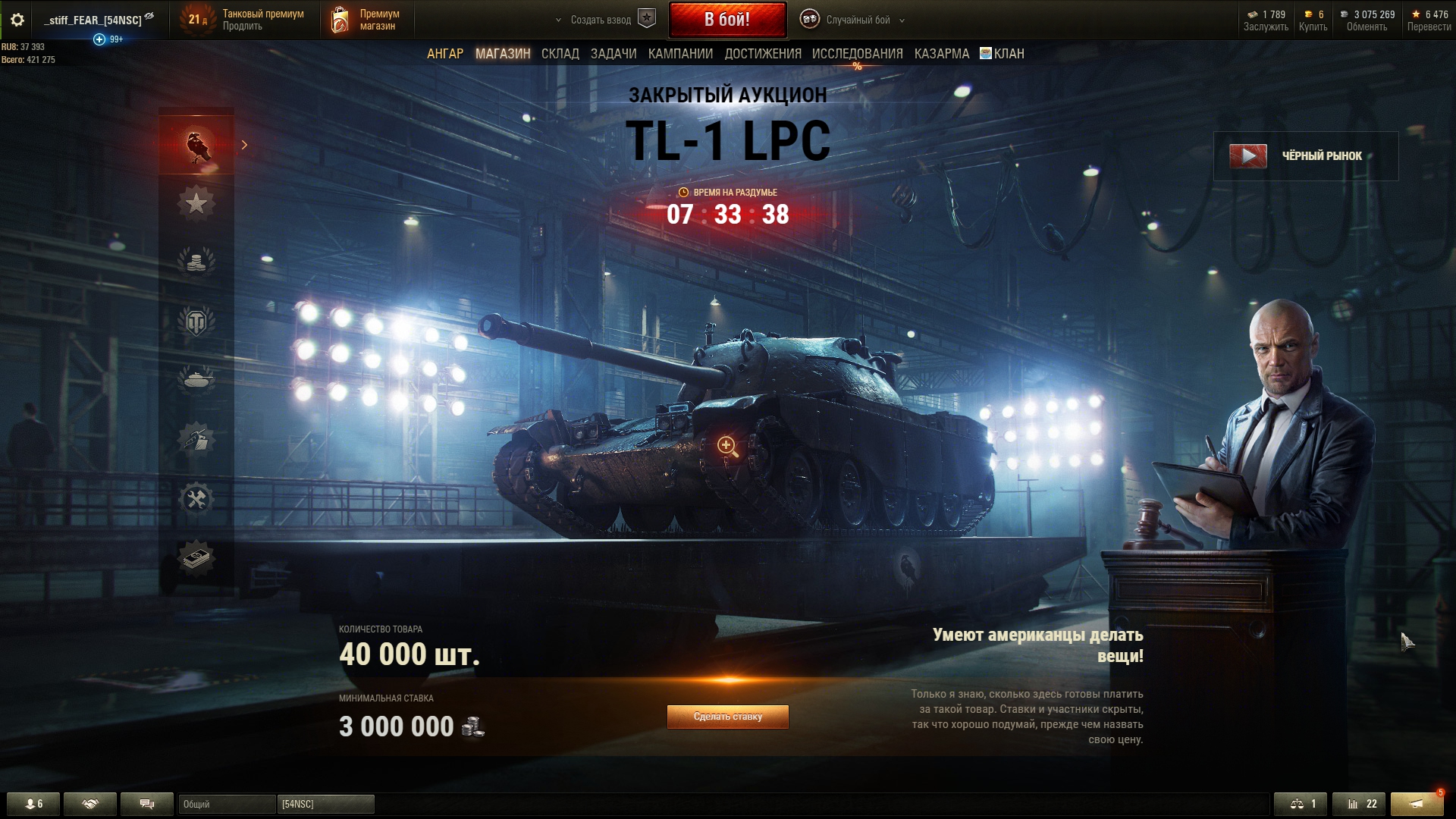Go to the КАМПАНИИ tab

coord(680,54)
